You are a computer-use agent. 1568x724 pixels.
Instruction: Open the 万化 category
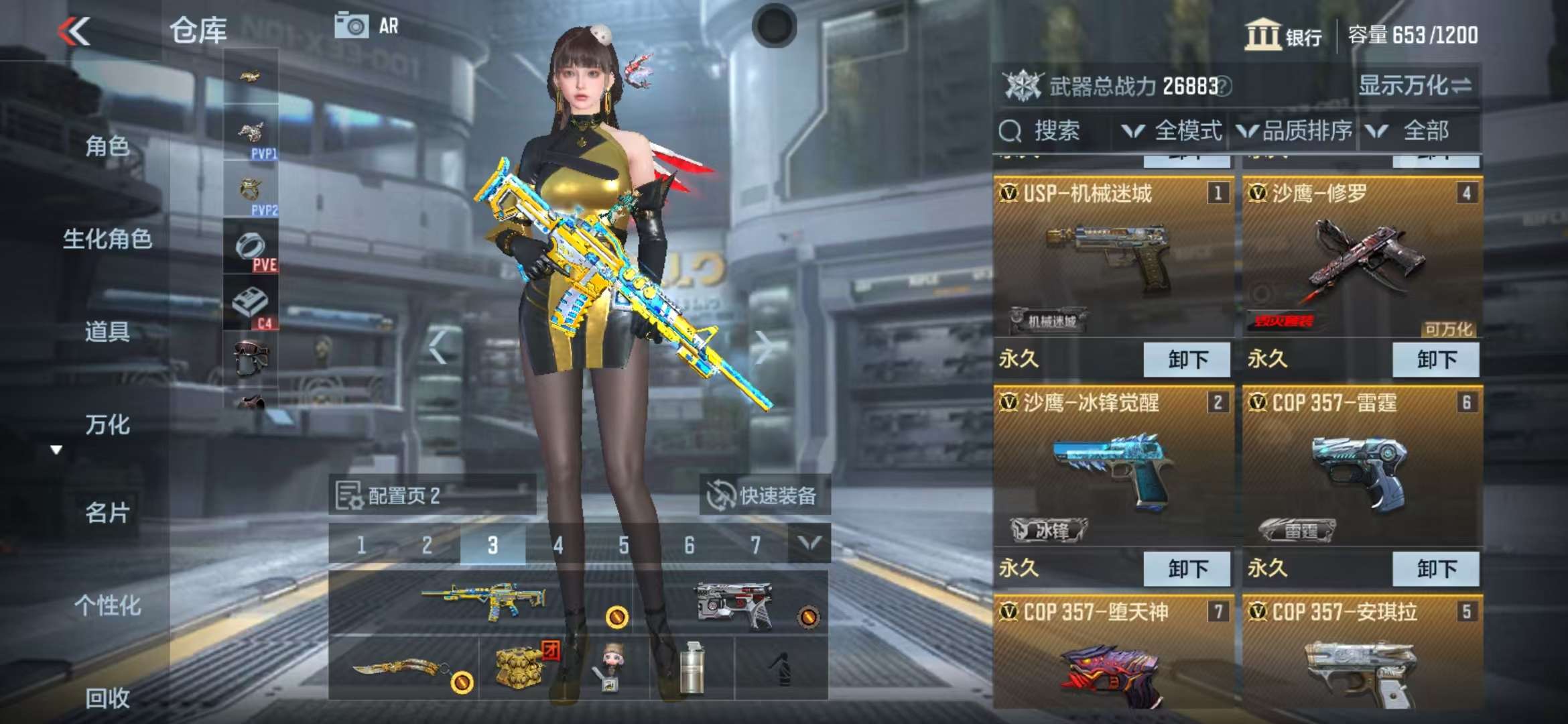pyautogui.click(x=107, y=424)
